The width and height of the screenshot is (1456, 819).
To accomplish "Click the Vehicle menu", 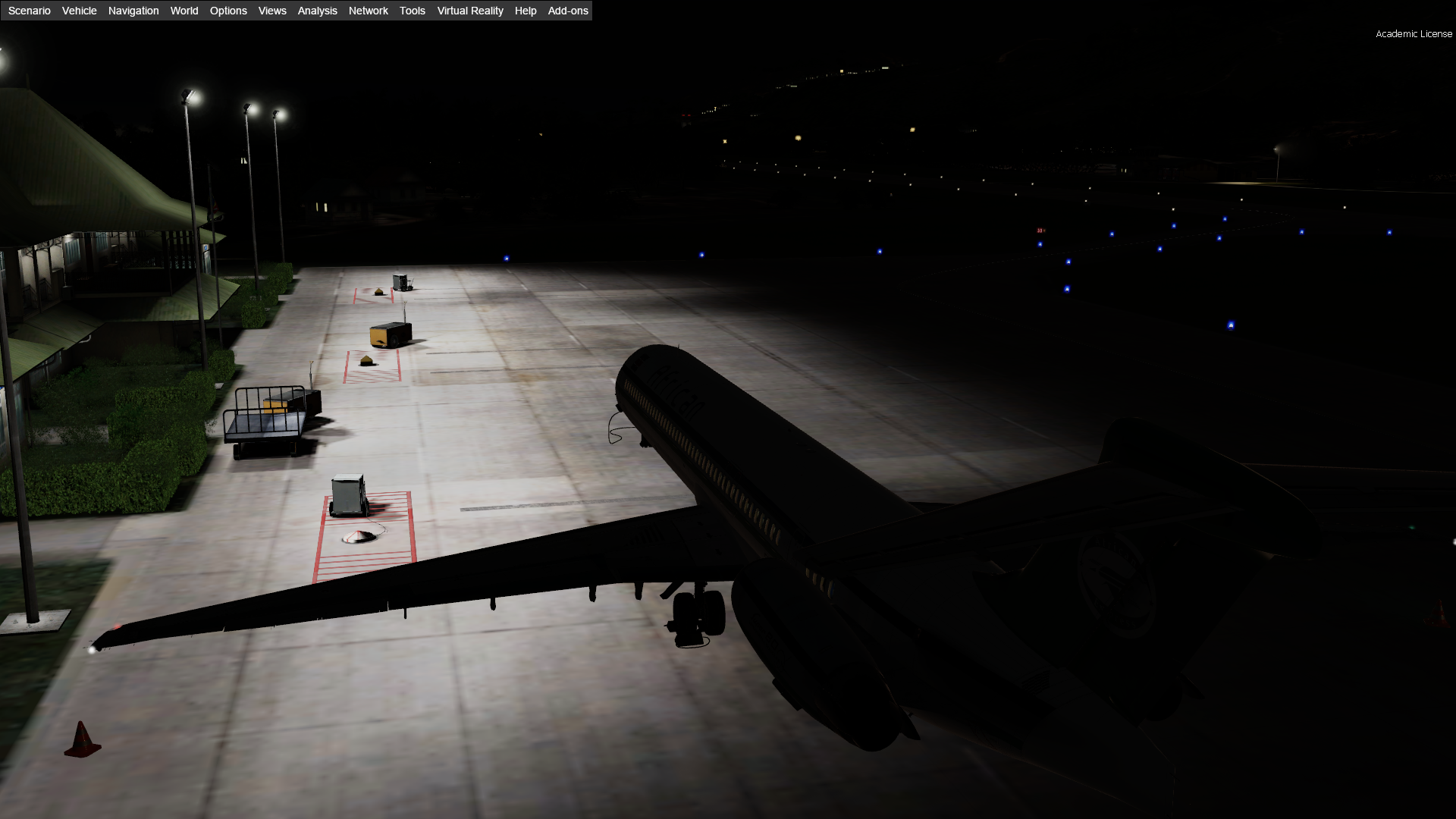I will point(80,11).
